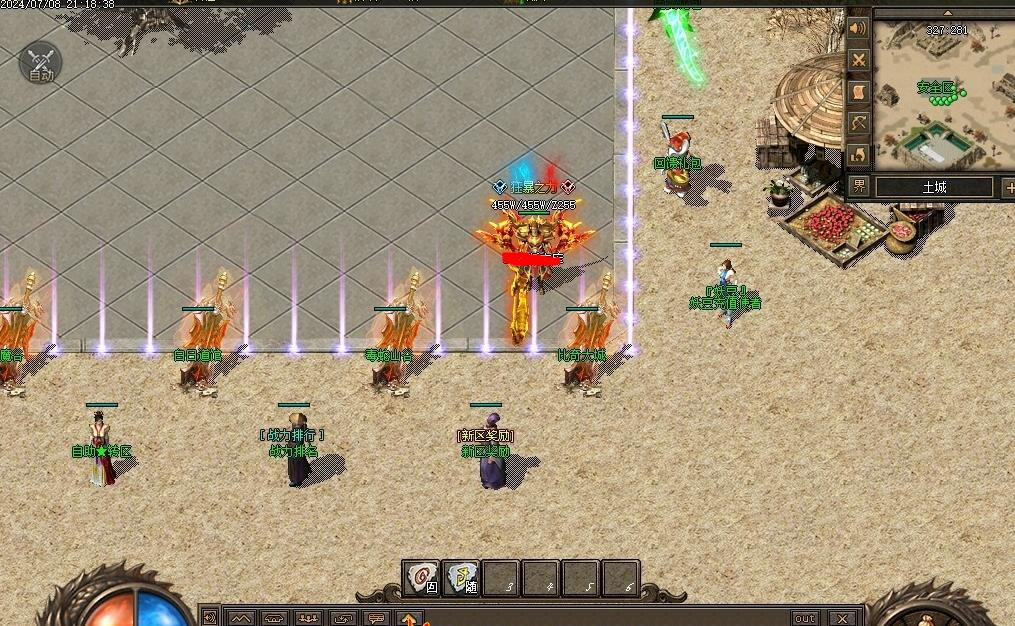Click the orange up-arrow bottom bar button
This screenshot has width=1015, height=626.
coord(410,618)
